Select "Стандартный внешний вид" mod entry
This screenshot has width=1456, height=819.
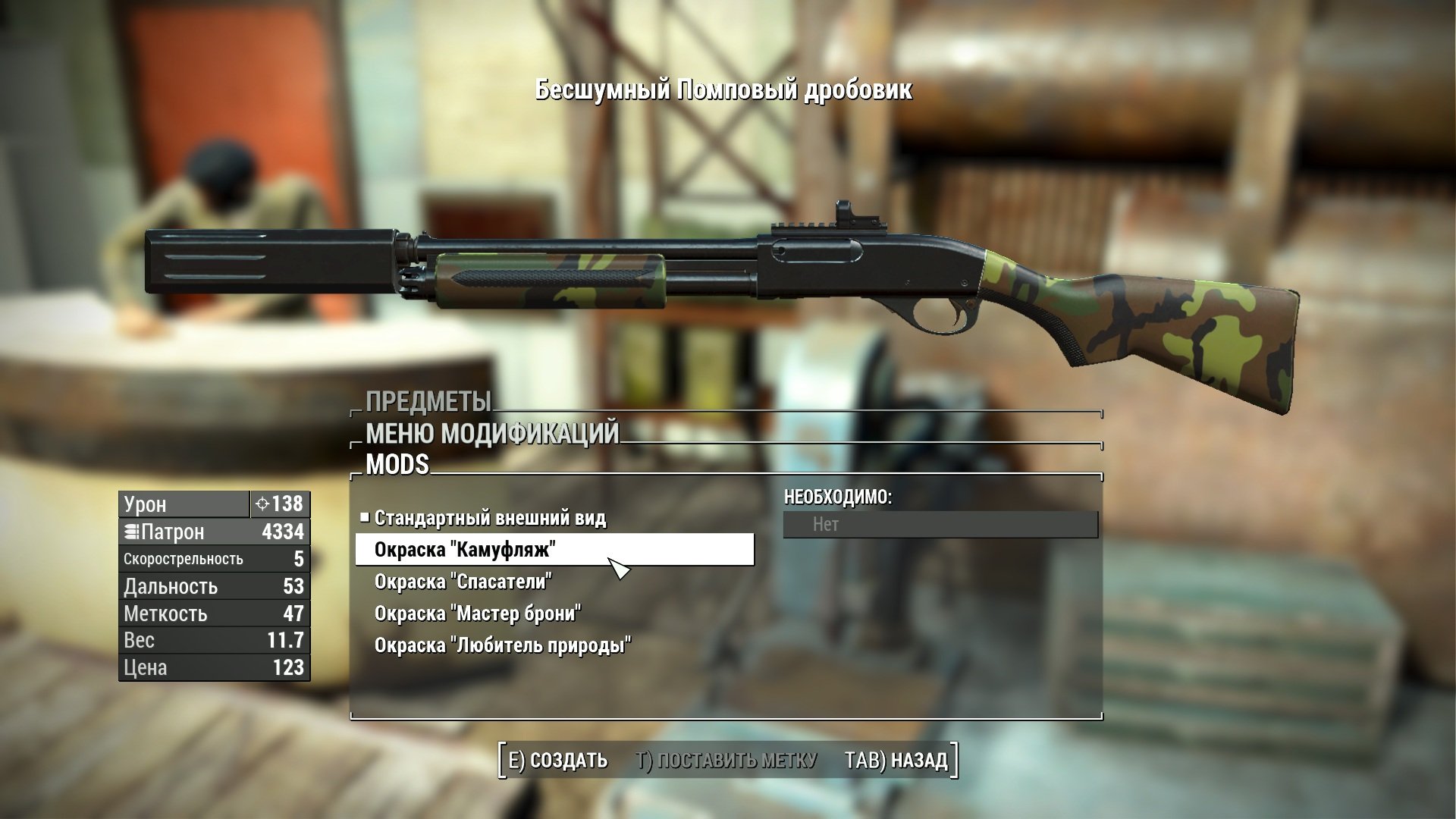click(490, 519)
